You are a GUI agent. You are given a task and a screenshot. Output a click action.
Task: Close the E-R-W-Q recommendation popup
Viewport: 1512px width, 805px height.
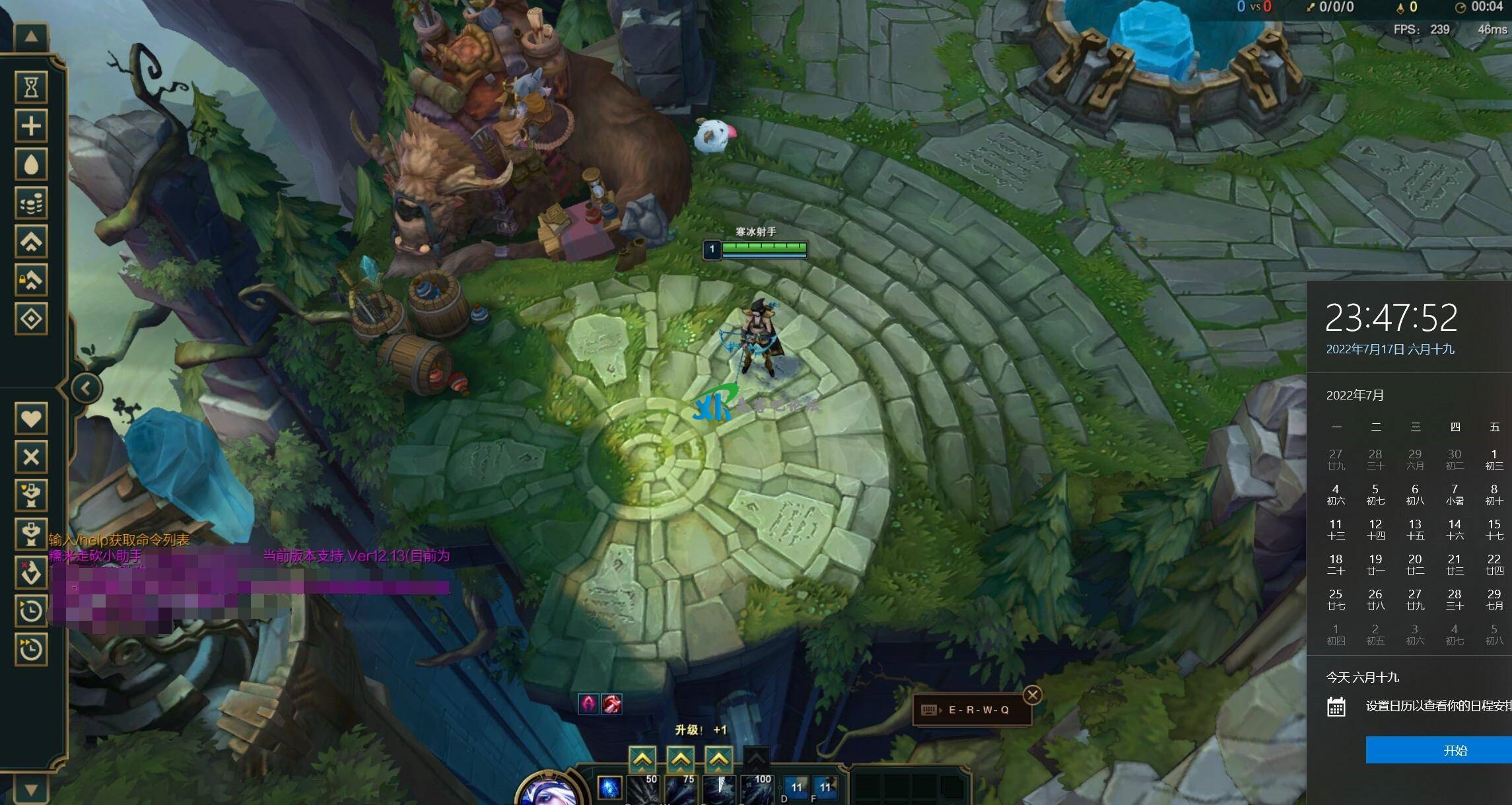coord(1033,695)
